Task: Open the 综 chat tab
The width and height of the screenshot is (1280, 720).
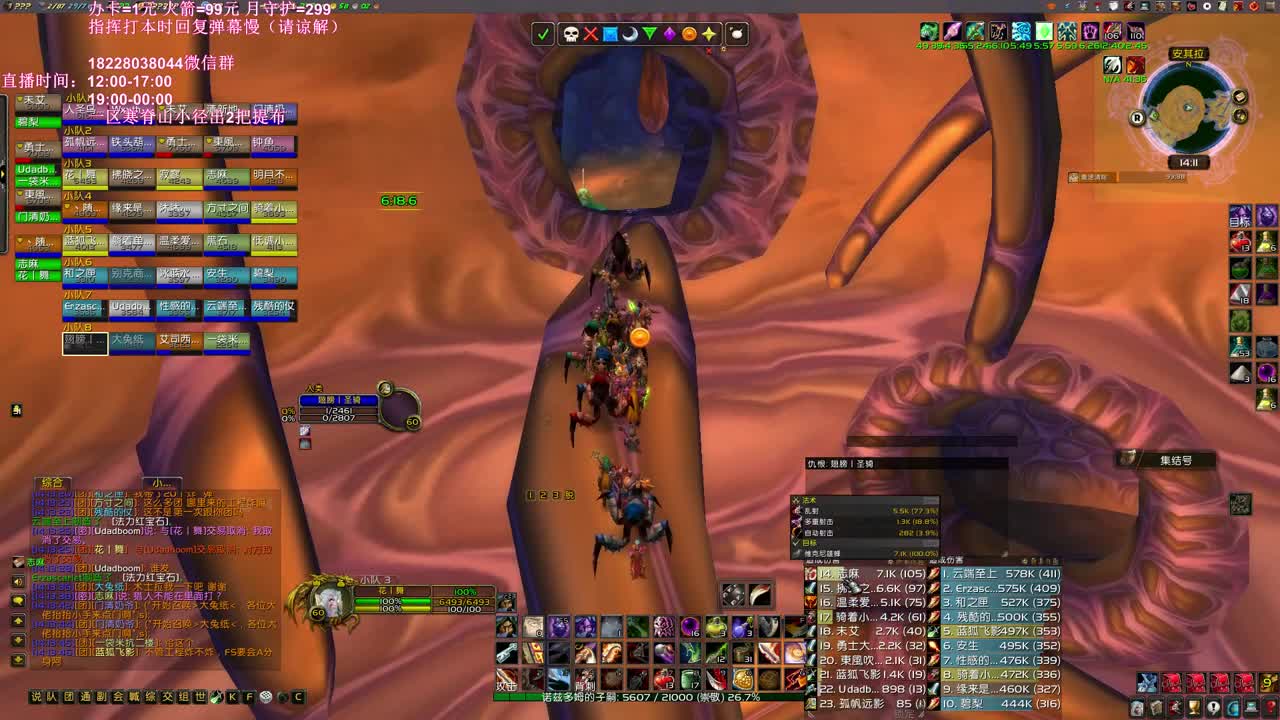Action: [x=150, y=696]
